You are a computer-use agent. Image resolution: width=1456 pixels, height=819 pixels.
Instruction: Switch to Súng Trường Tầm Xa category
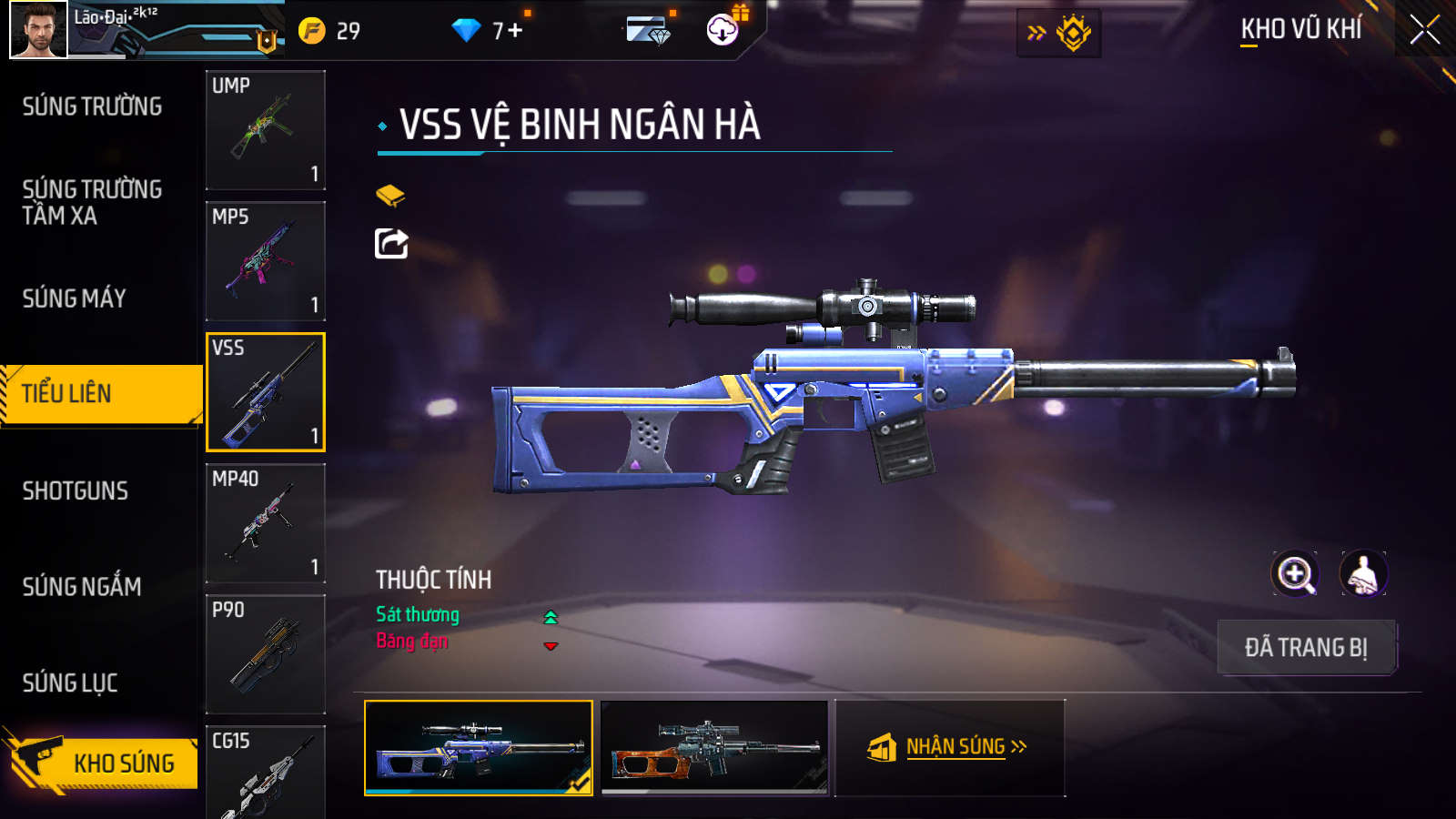(x=92, y=202)
